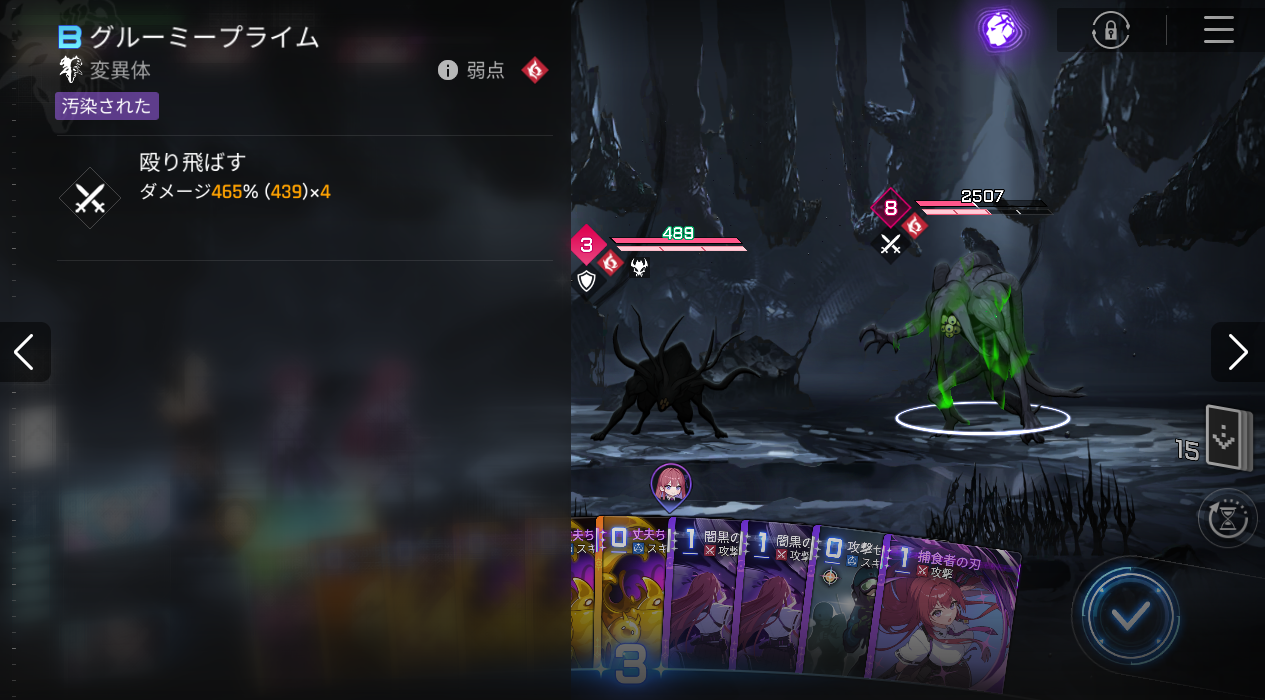Show the next enemy with the right arrow
Screen dimensions: 1265x700
(1238, 352)
